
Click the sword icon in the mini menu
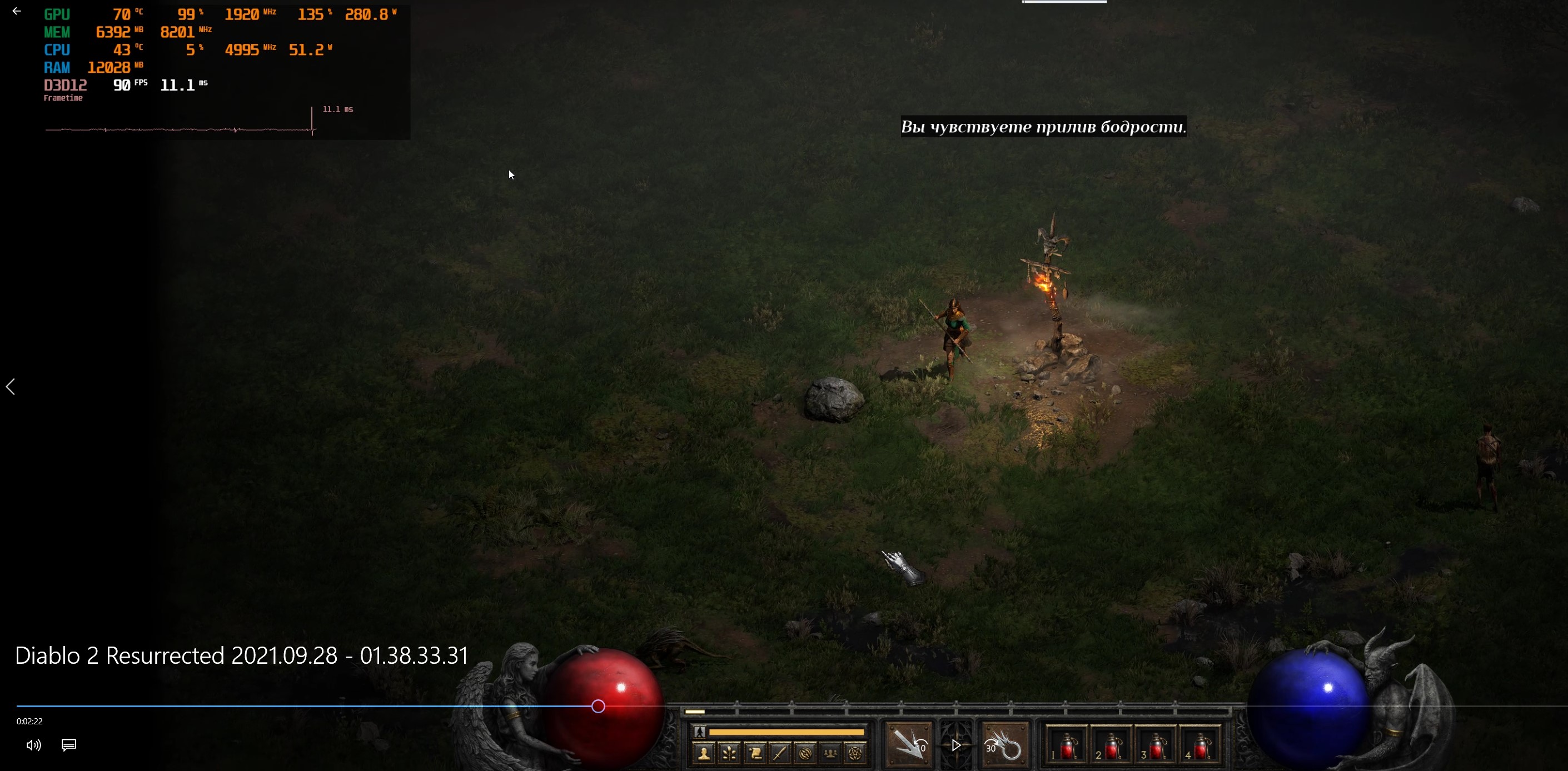780,754
